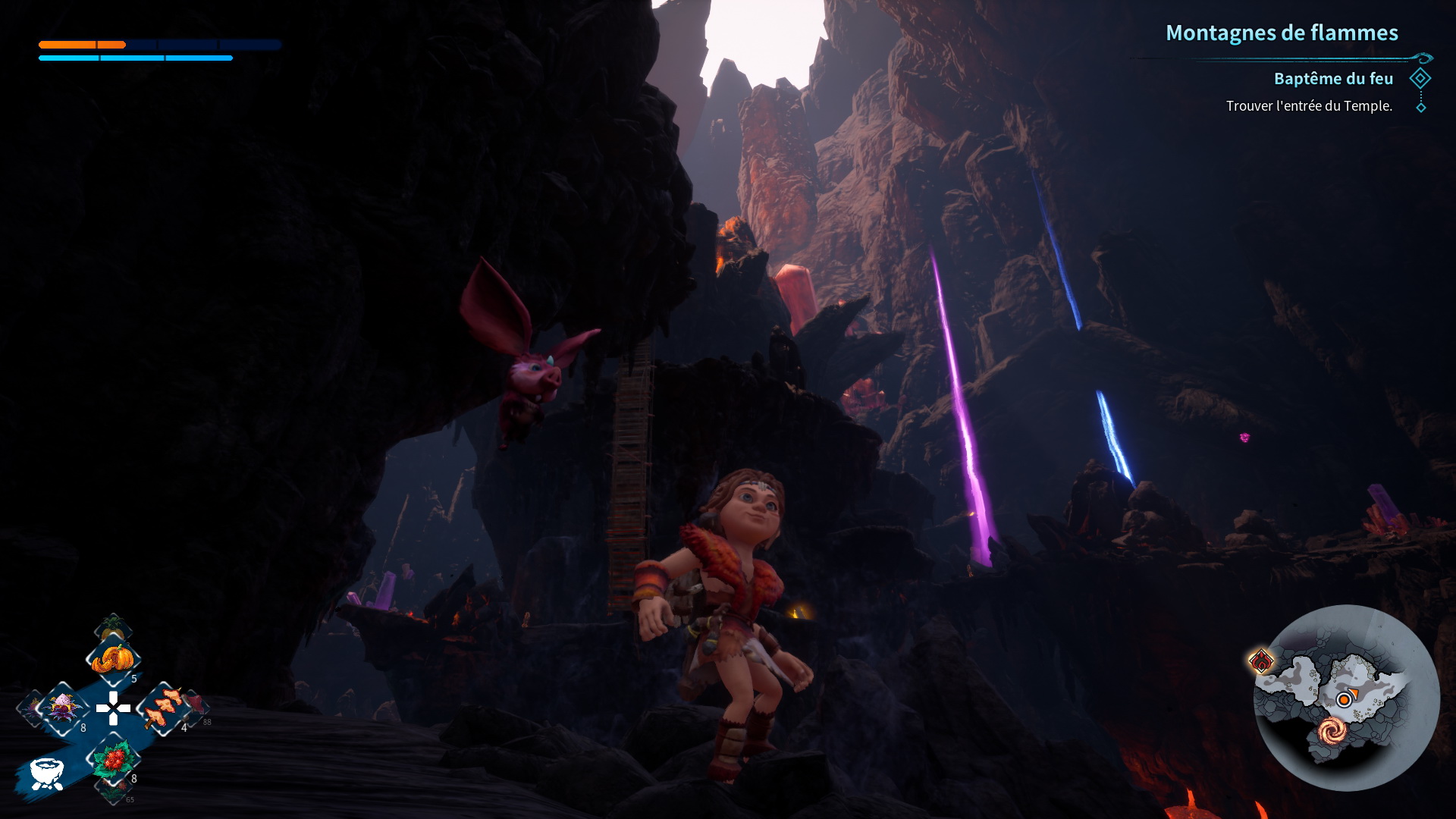Select the orange mushroom item slot
This screenshot has height=819, width=1456.
[163, 708]
